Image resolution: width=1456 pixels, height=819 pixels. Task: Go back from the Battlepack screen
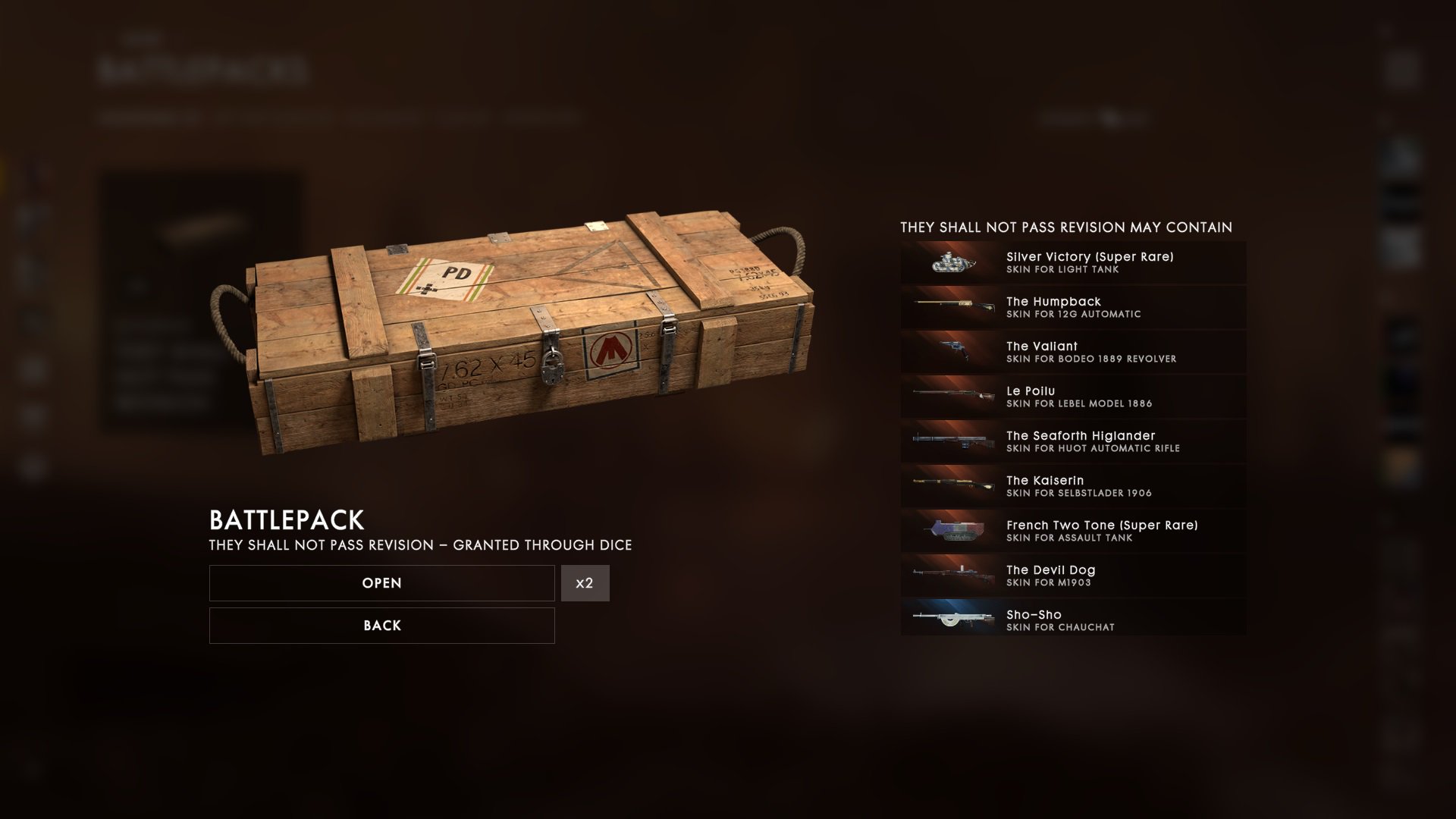point(381,626)
